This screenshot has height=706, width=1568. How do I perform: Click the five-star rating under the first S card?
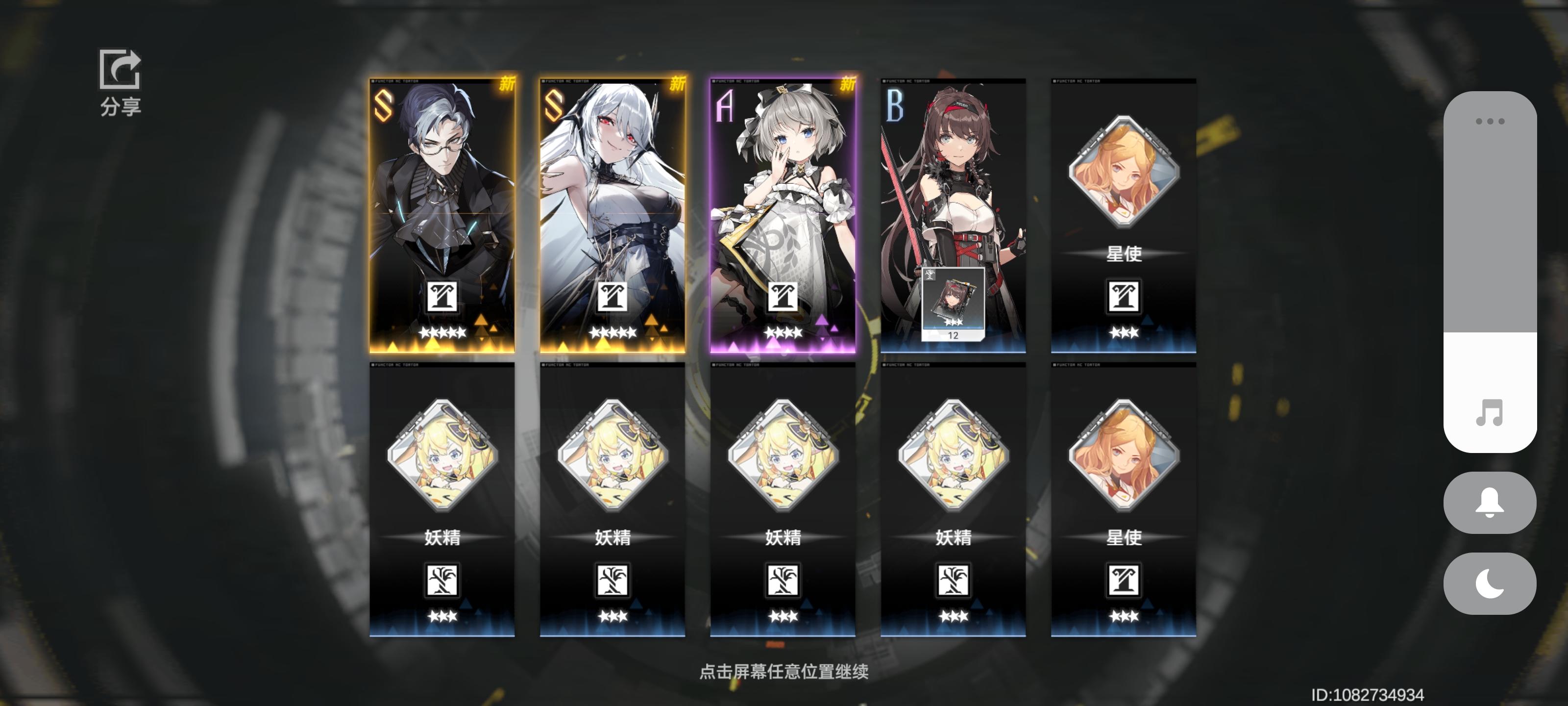[x=443, y=332]
